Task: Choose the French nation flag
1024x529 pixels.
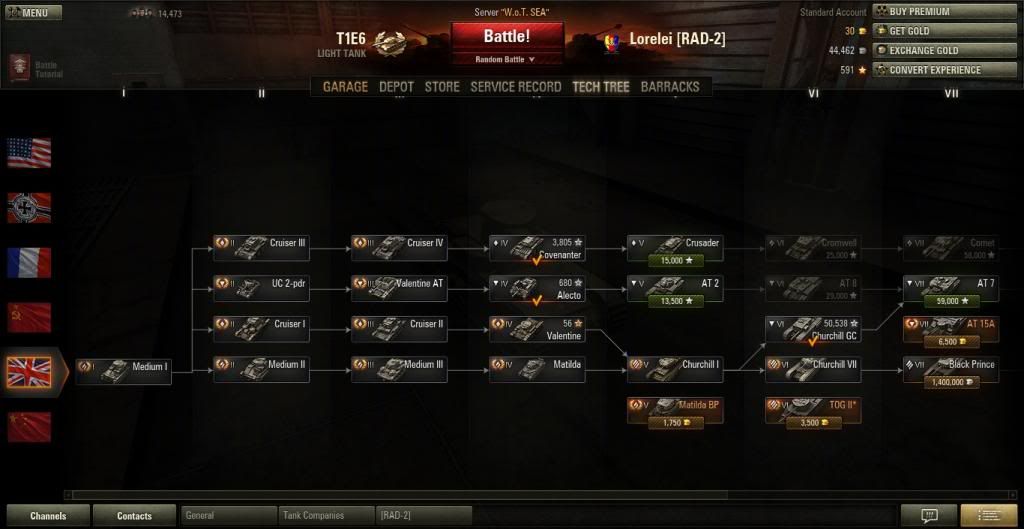Action: click(x=29, y=262)
